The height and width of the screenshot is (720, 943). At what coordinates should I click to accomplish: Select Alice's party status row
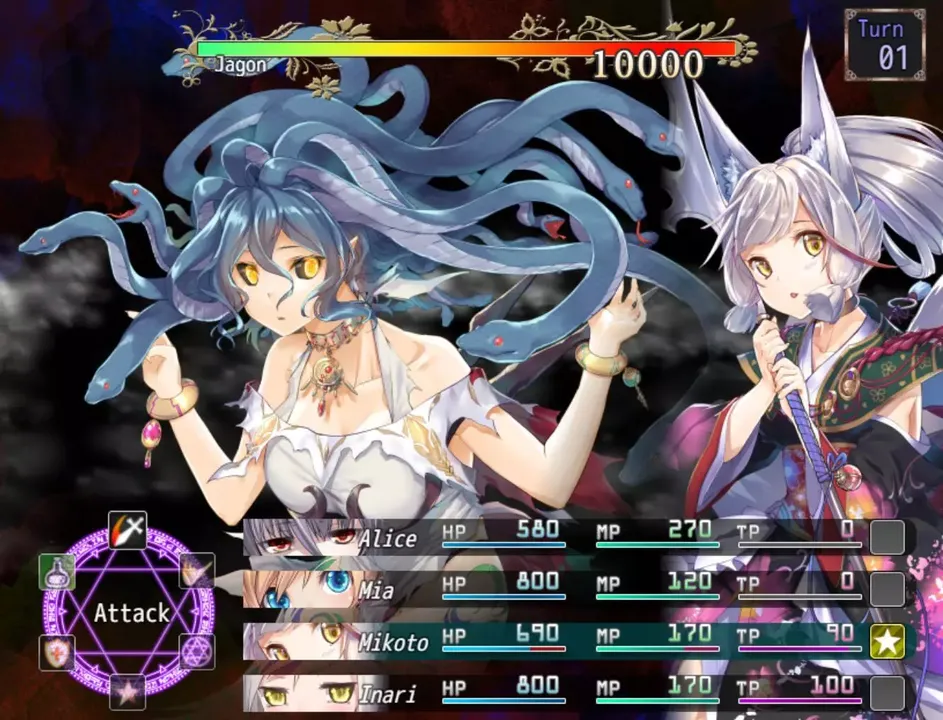pyautogui.click(x=560, y=537)
